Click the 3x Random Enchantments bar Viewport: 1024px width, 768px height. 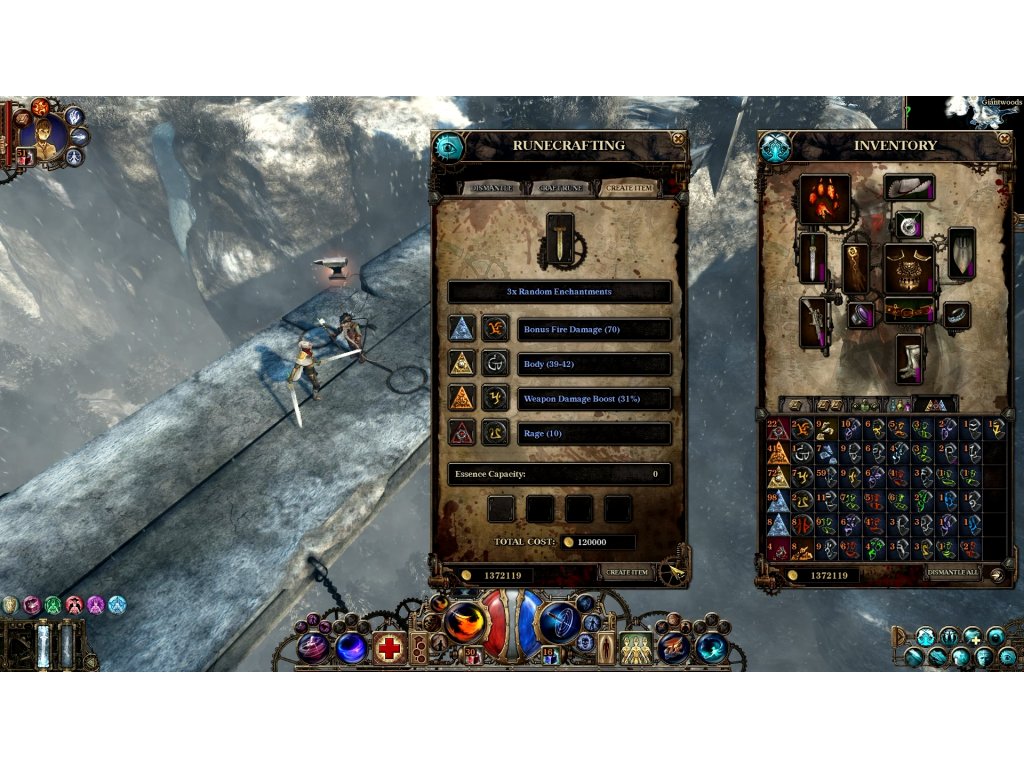[559, 292]
